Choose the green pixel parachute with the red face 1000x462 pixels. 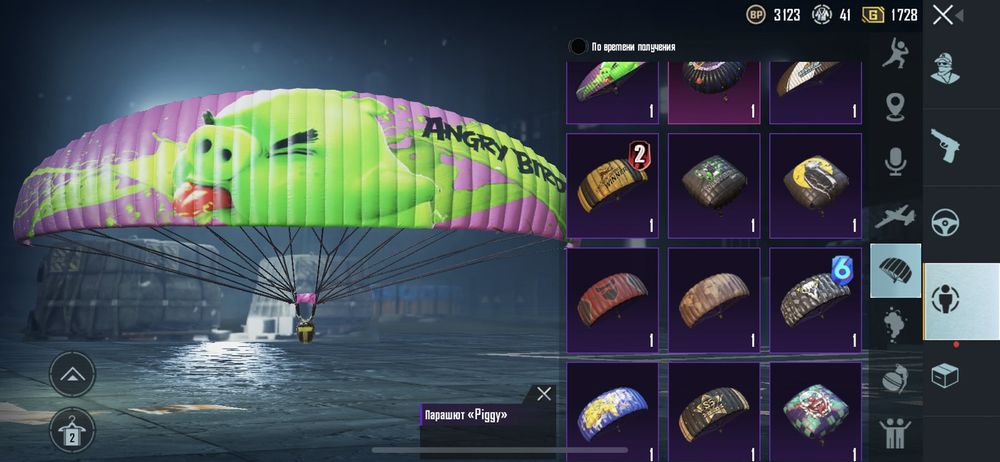pos(815,410)
